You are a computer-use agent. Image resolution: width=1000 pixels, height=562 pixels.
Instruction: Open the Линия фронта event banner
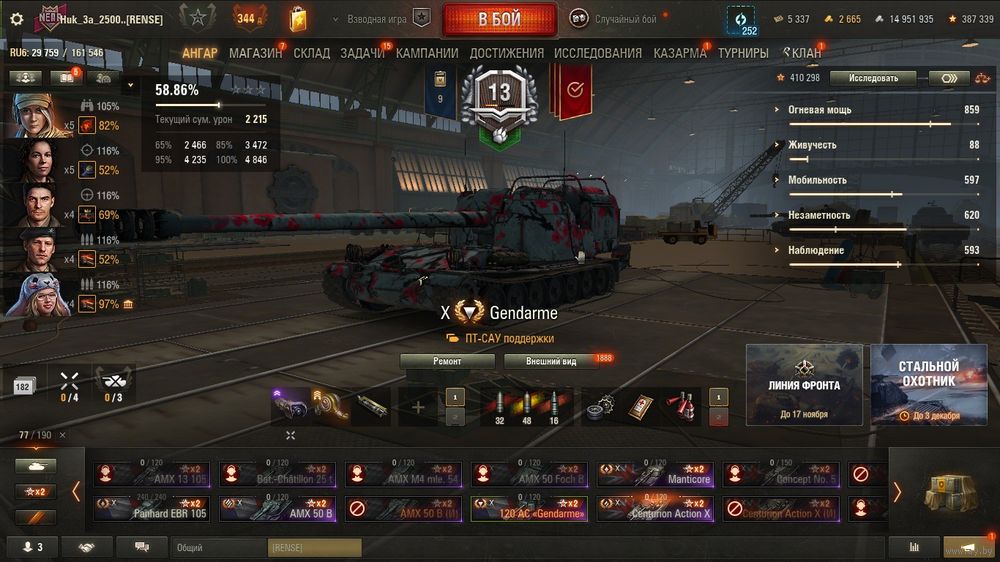coord(804,385)
